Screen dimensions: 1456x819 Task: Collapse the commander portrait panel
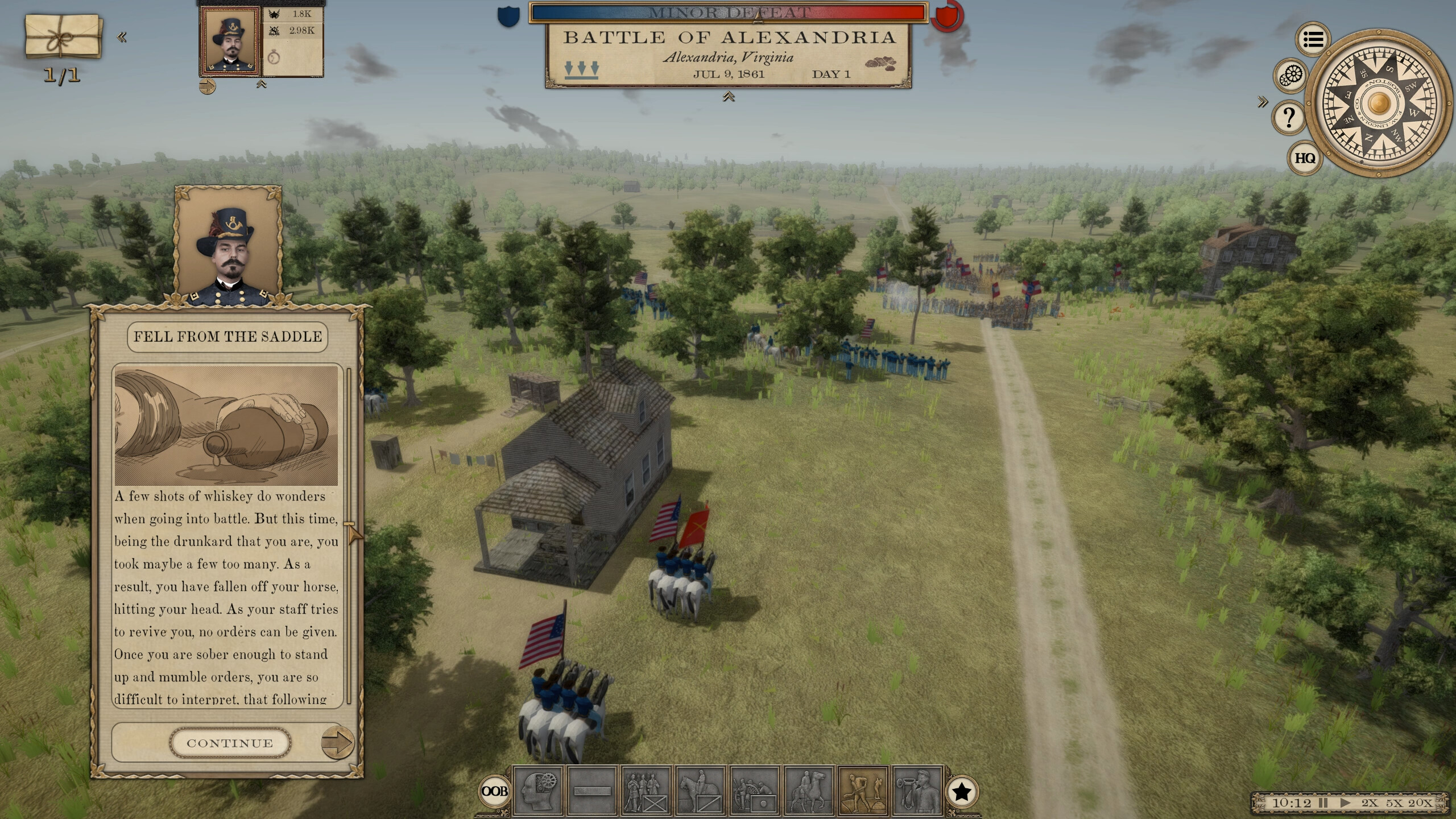pyautogui.click(x=261, y=84)
